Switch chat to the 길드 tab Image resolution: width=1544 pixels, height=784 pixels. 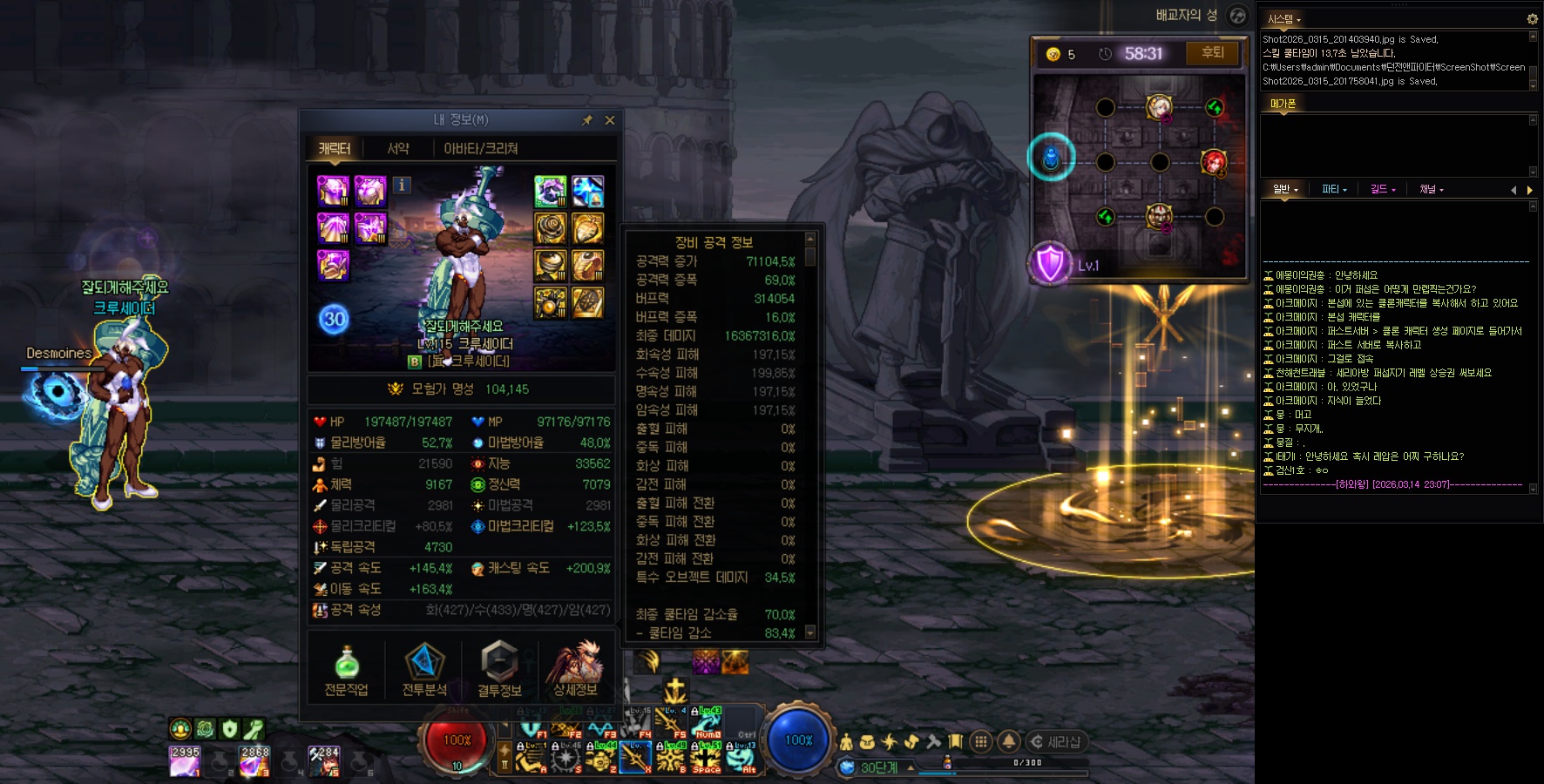click(x=1382, y=189)
